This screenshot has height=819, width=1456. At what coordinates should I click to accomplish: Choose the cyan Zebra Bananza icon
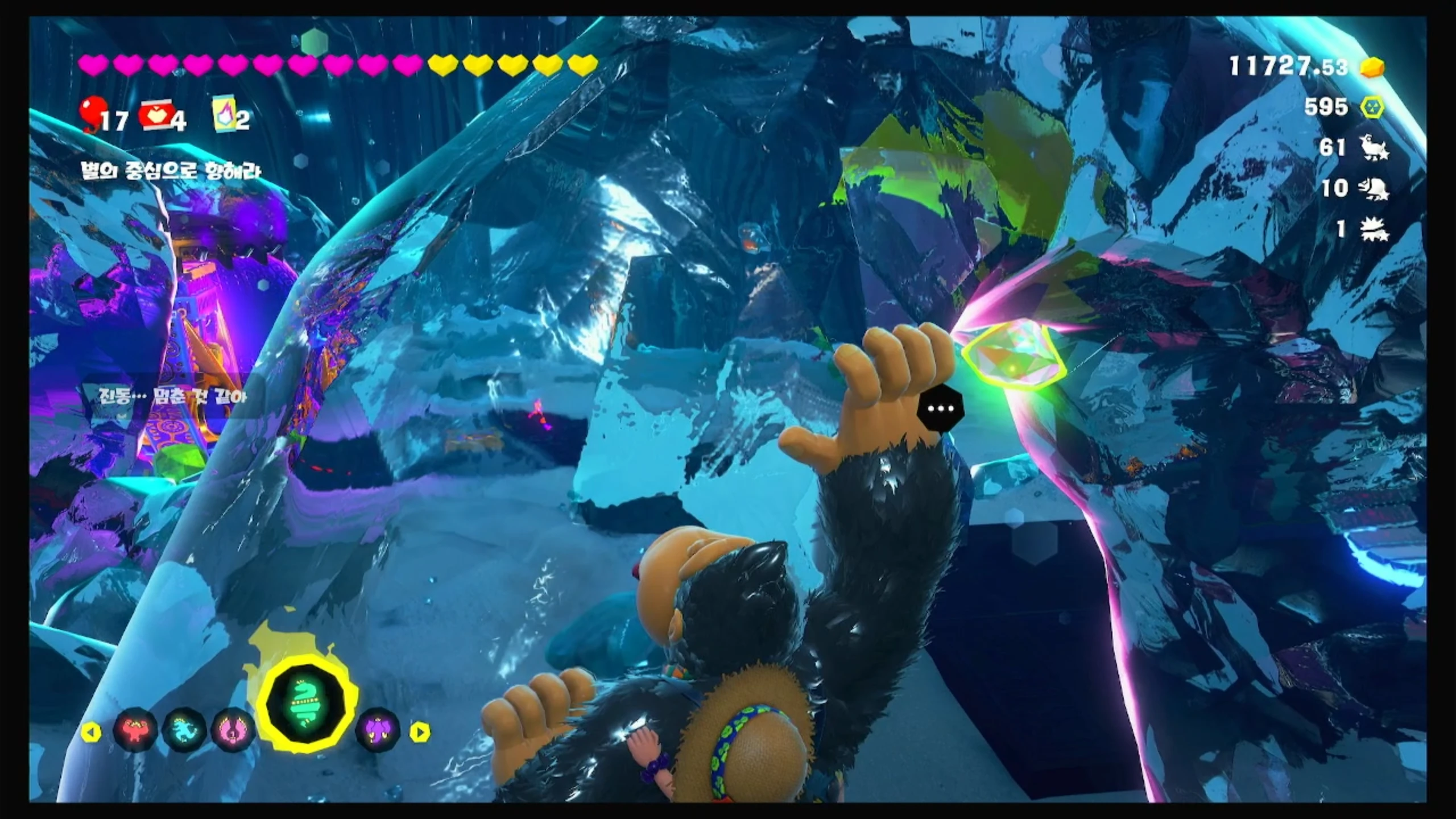point(184,730)
